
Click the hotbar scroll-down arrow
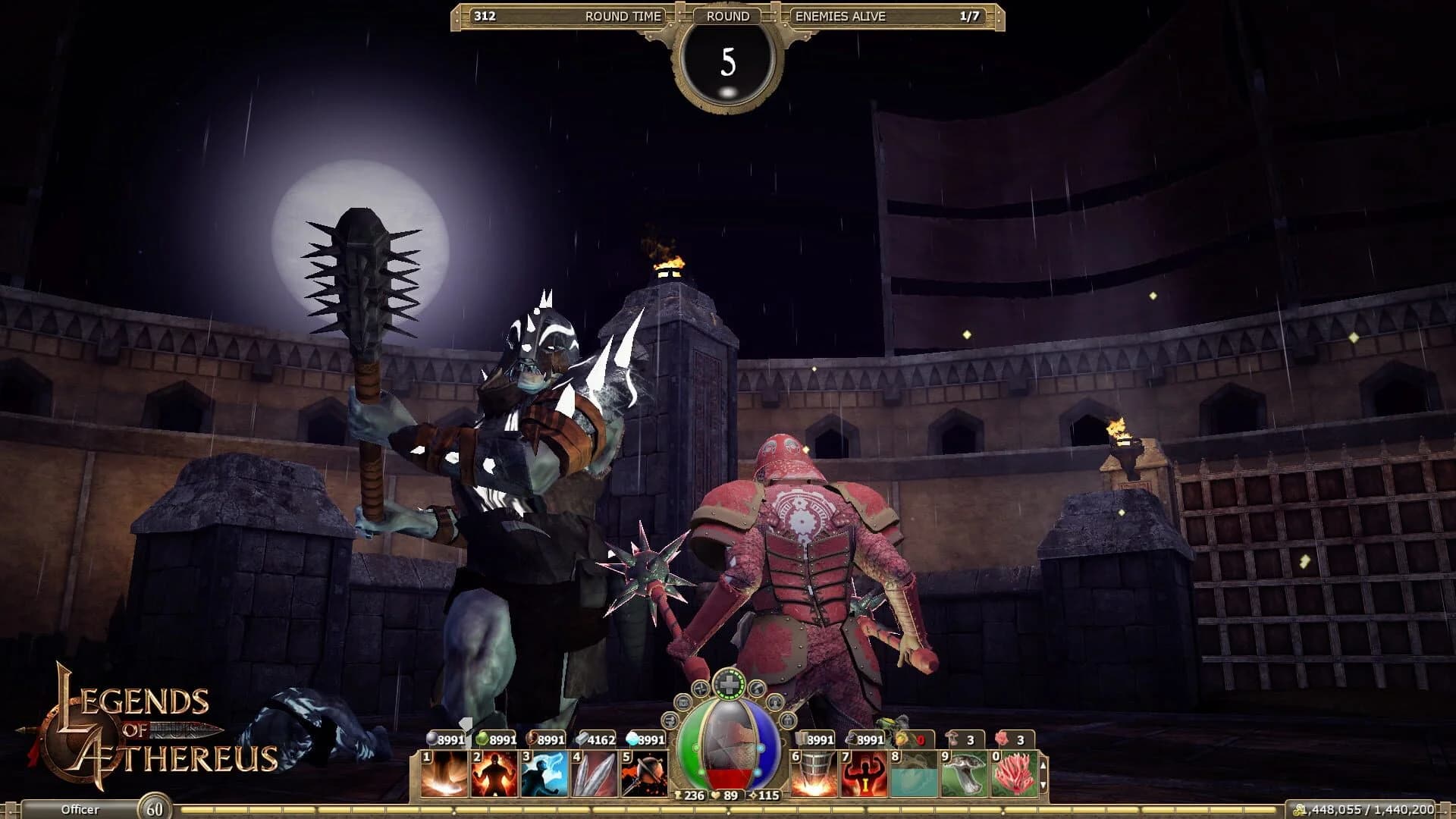click(1043, 786)
